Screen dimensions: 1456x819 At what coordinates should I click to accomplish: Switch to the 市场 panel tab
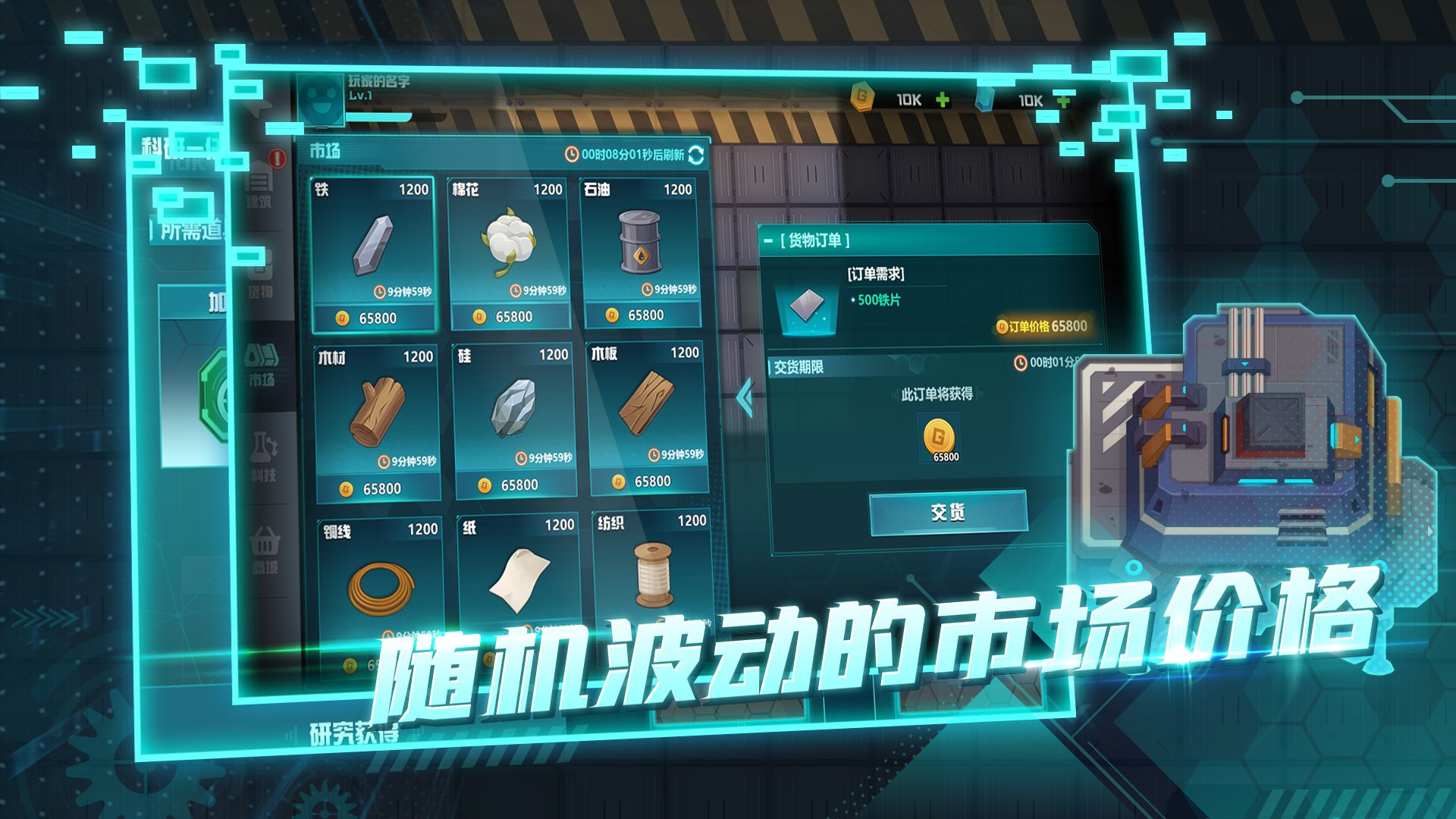click(326, 149)
